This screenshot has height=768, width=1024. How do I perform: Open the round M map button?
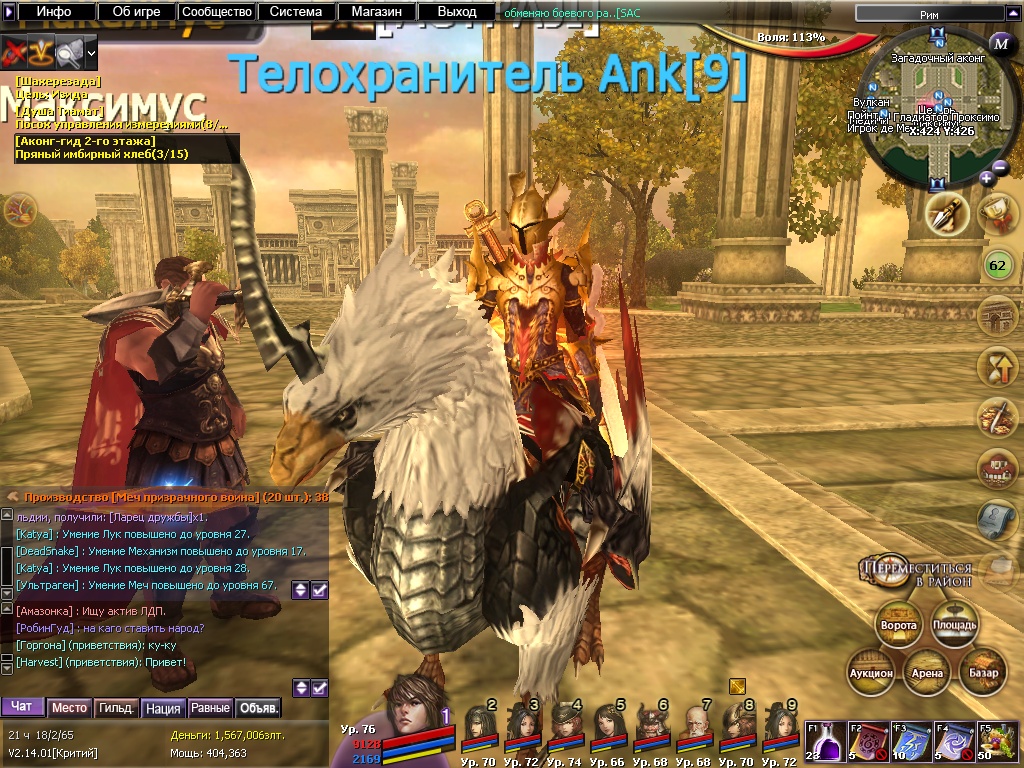pos(1002,43)
